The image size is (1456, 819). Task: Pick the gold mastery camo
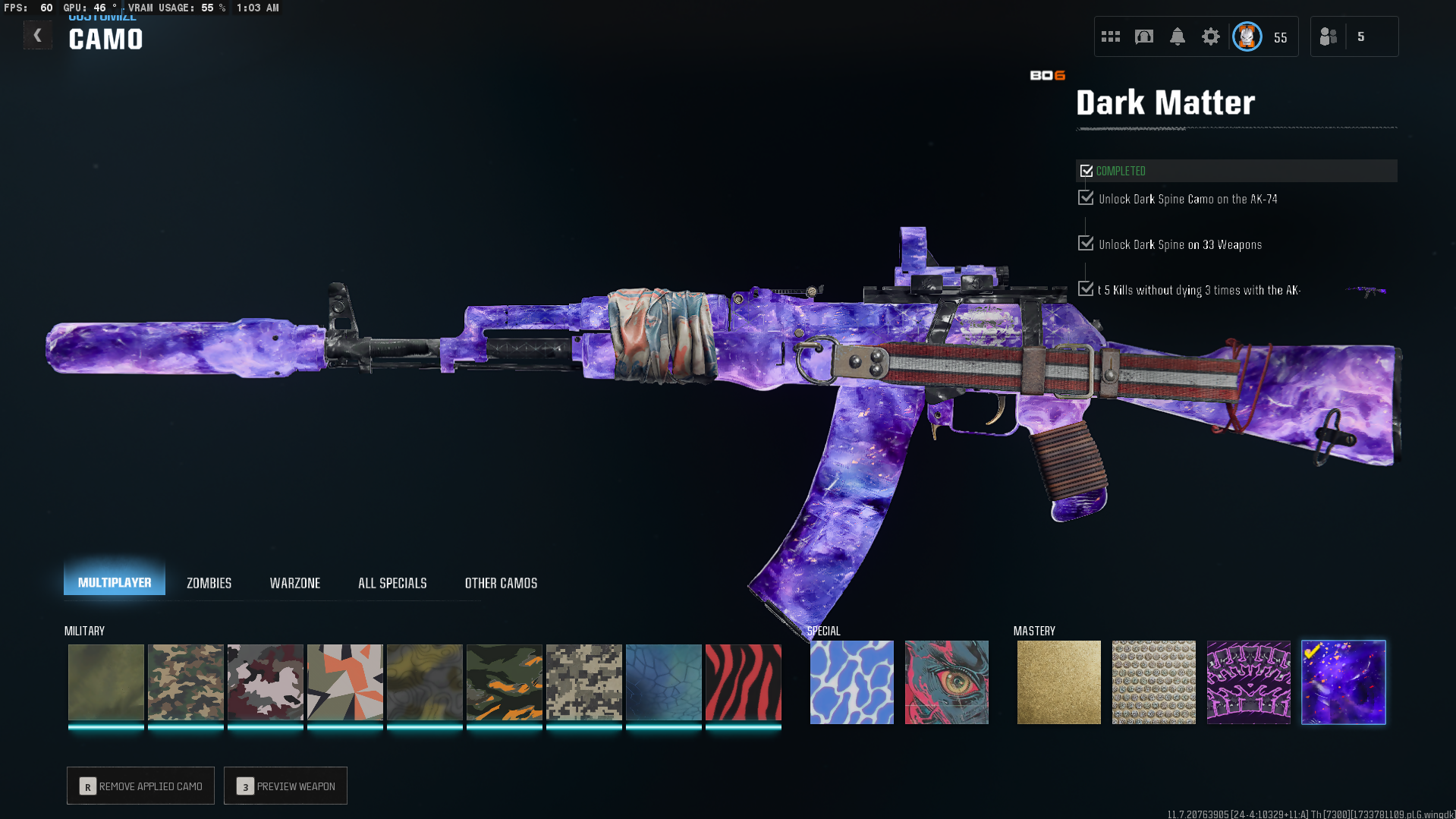[x=1058, y=682]
